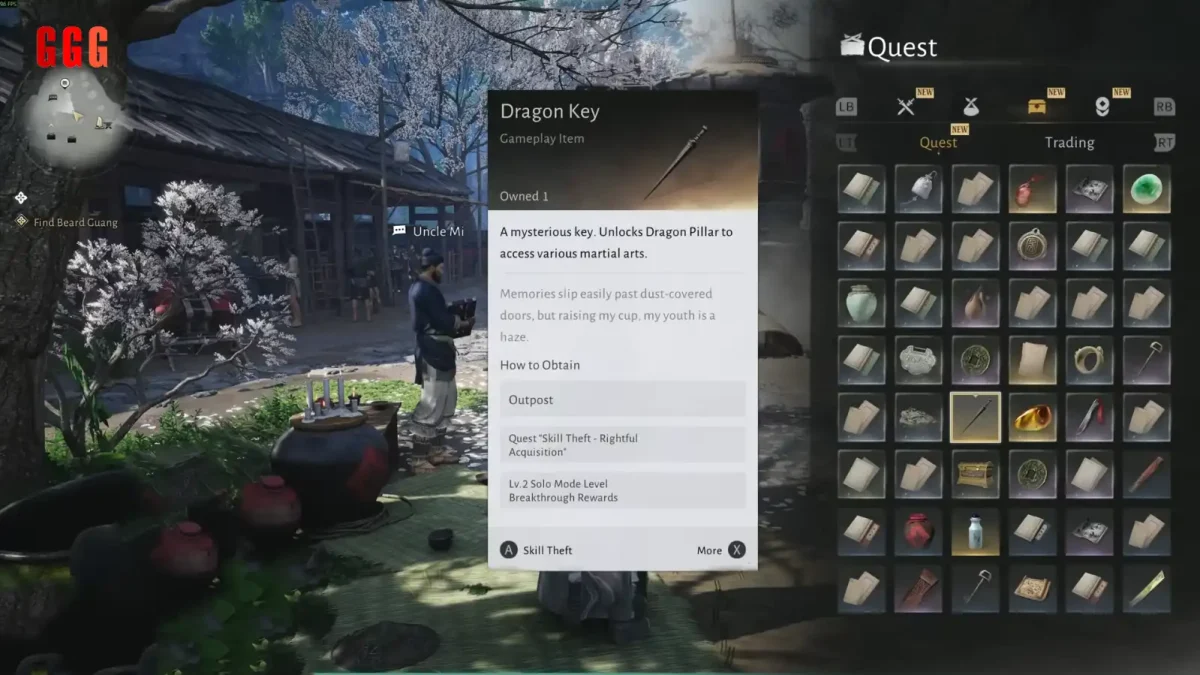Select the Lv.2 Solo Mode Breakthrough Rewards entry
This screenshot has width=1200, height=675.
tap(622, 491)
